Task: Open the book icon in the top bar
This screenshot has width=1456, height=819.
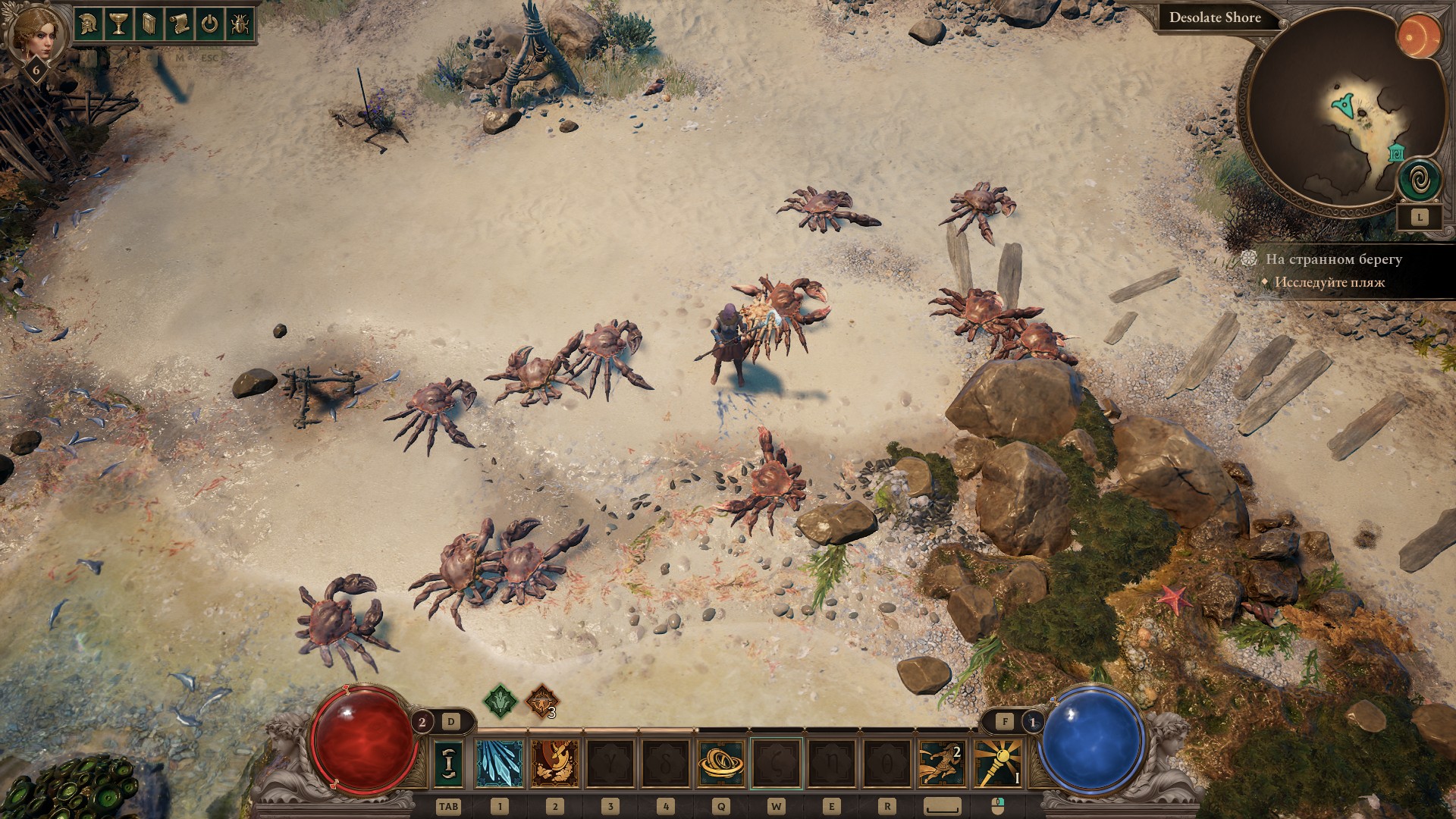Action: [148, 24]
